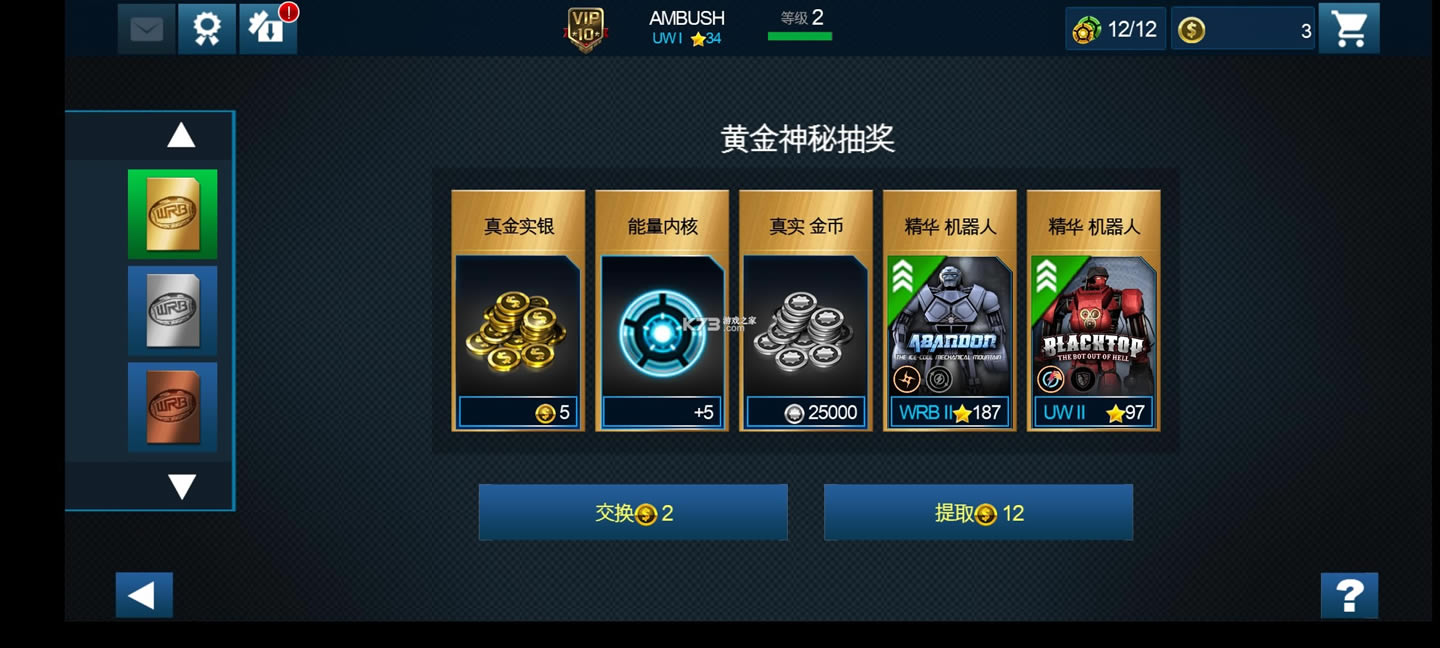The height and width of the screenshot is (648, 1440).
Task: Choose the 能量内核 energy core prize card
Action: point(662,311)
